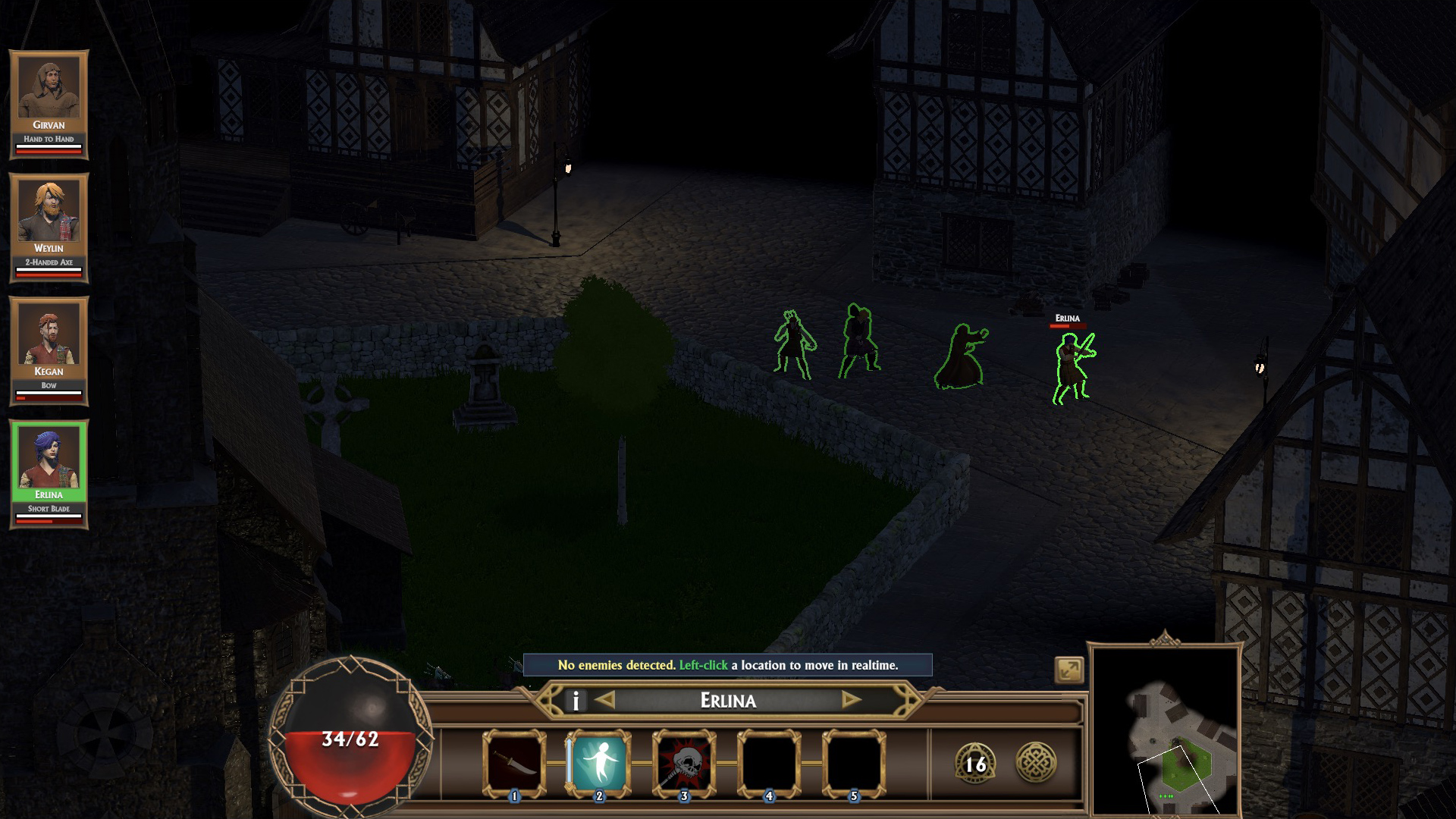
Task: Click the Celtic knot medallion icon
Action: pos(1036,762)
